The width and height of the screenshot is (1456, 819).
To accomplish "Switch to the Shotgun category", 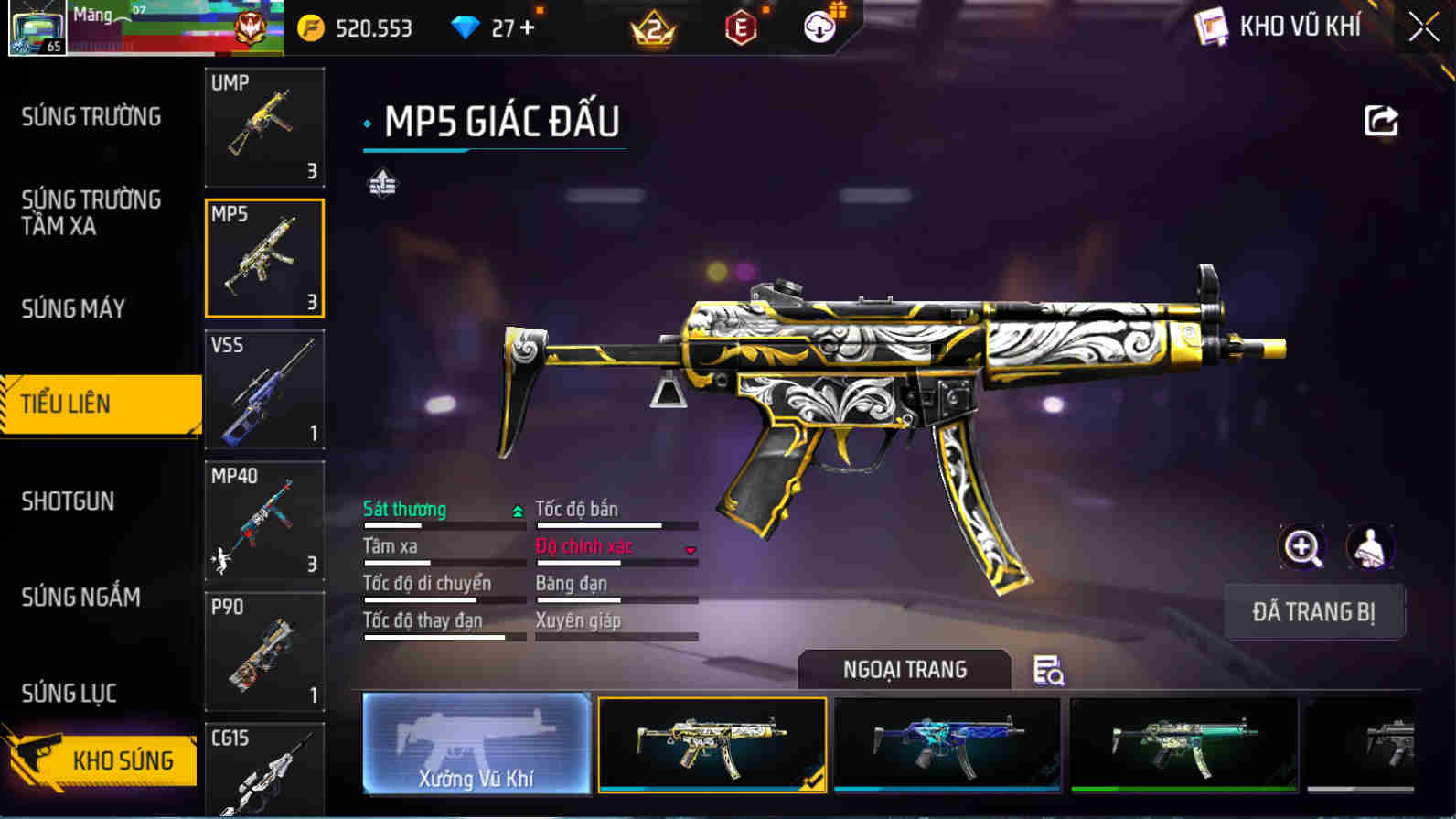I will click(67, 501).
